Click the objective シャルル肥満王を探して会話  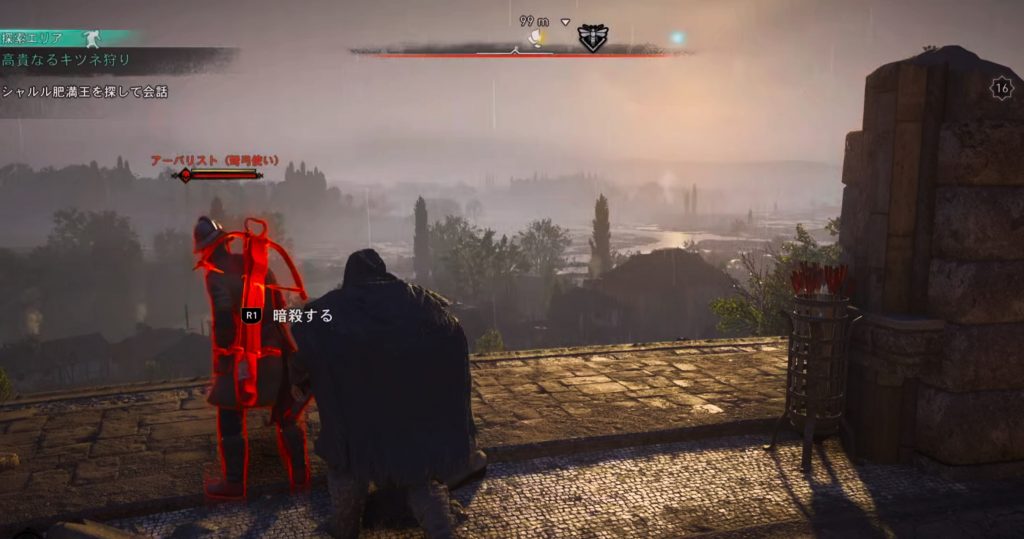click(85, 92)
